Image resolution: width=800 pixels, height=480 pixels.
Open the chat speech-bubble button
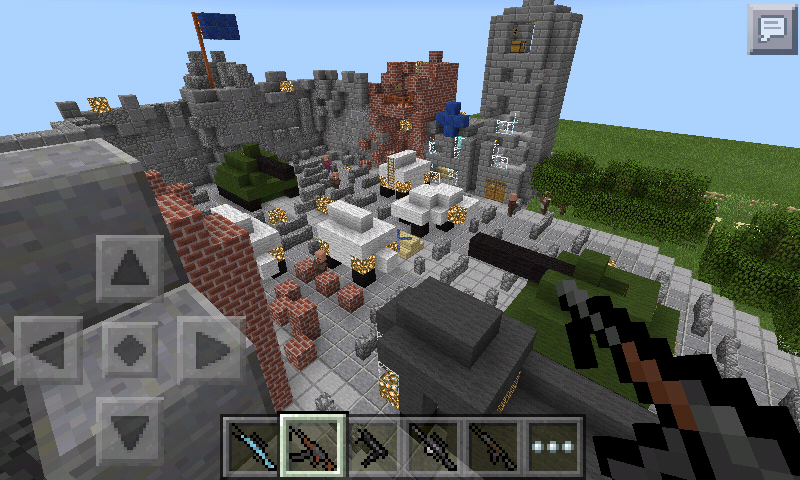click(771, 28)
